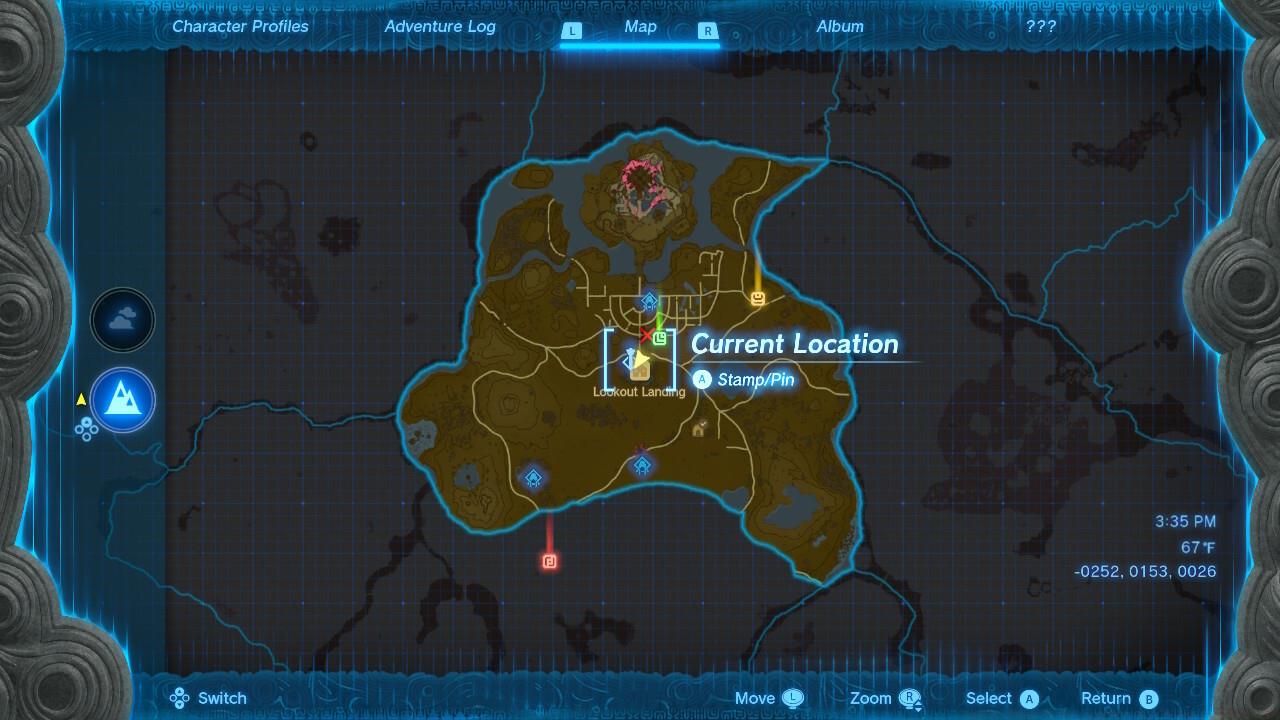
Task: Click the yellow Skyview Tower icon northeast
Action: [x=757, y=300]
